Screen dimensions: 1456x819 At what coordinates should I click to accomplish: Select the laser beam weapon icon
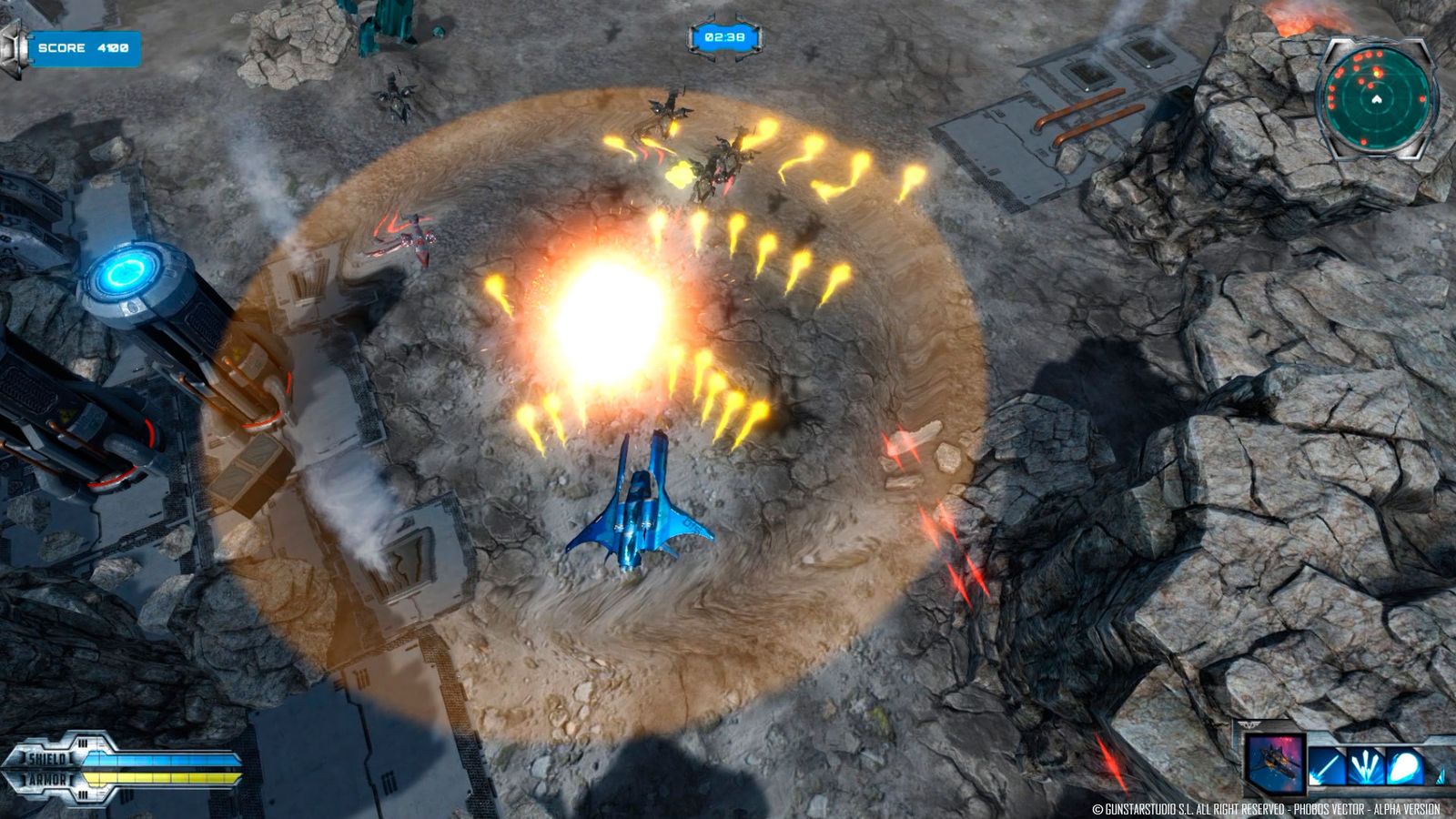pos(1326,764)
